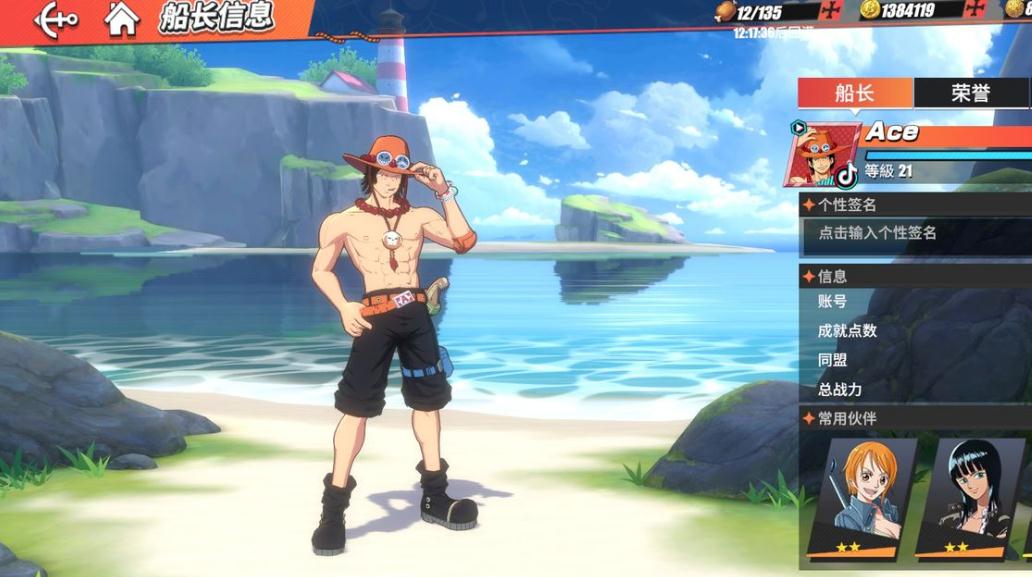
Task: Switch to the 荣誉 tab
Action: (x=970, y=93)
